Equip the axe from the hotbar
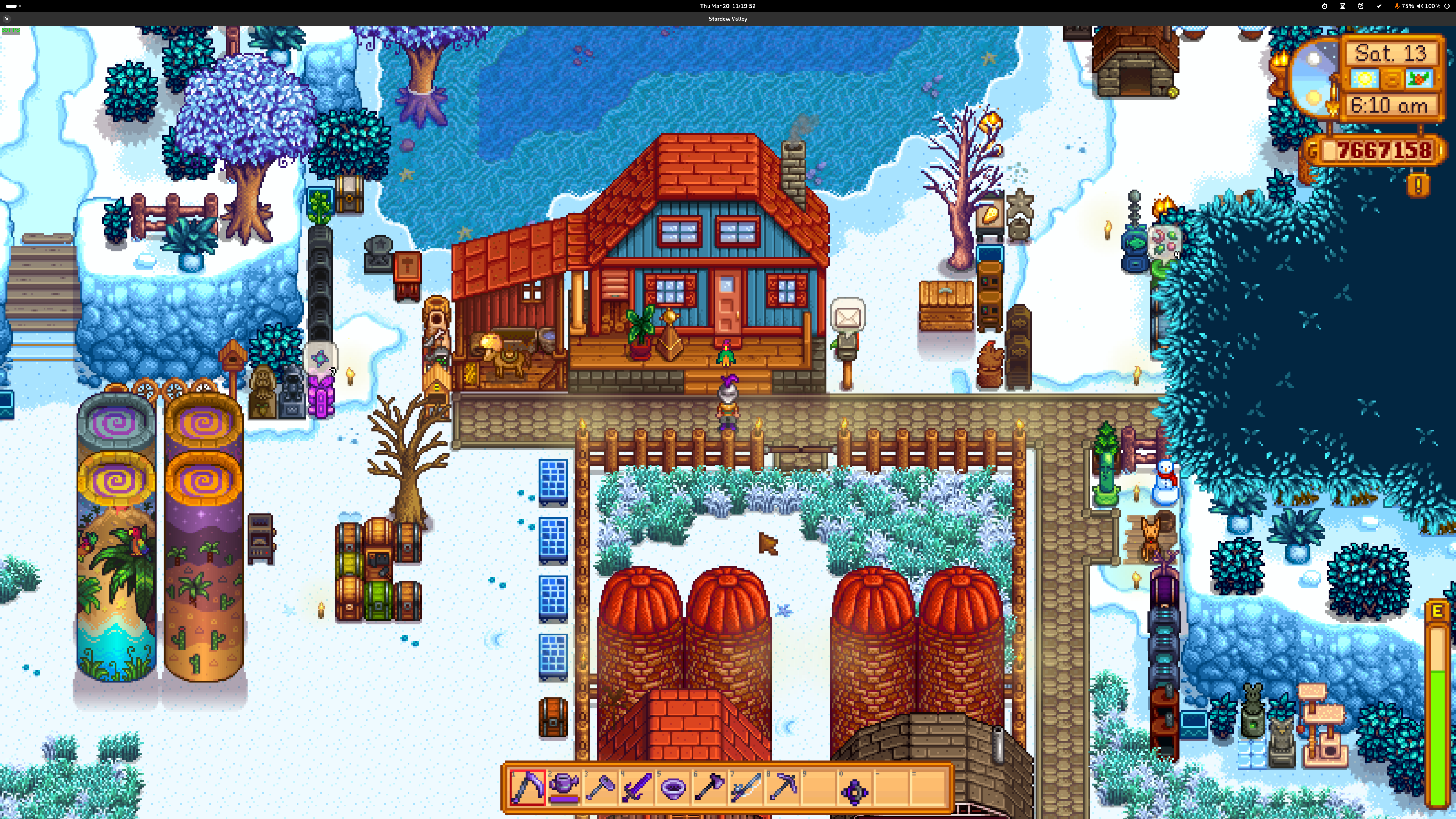Screen dimensions: 1456x819 pyautogui.click(x=710, y=787)
